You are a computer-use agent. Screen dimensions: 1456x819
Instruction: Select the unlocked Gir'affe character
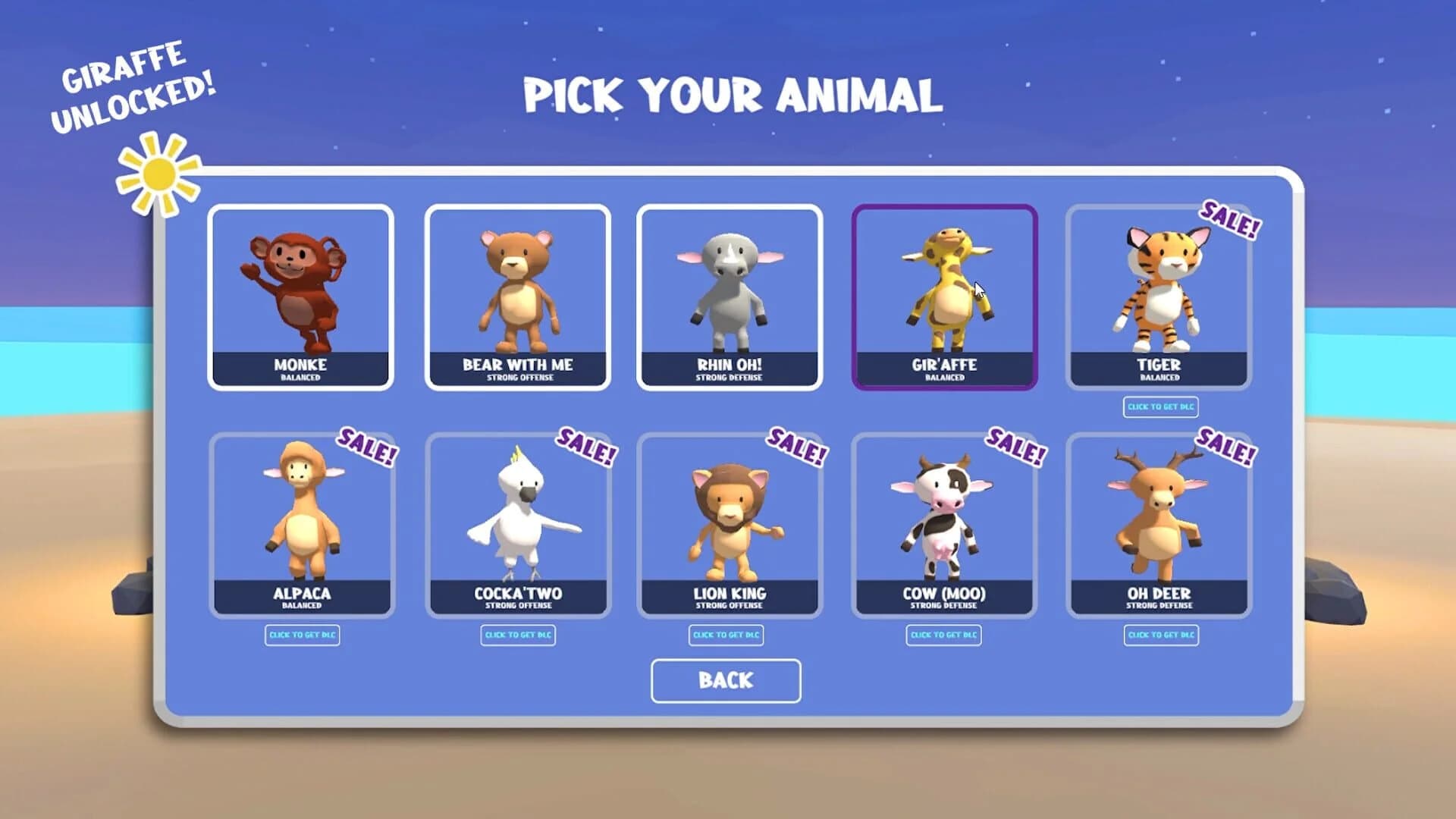click(x=944, y=296)
